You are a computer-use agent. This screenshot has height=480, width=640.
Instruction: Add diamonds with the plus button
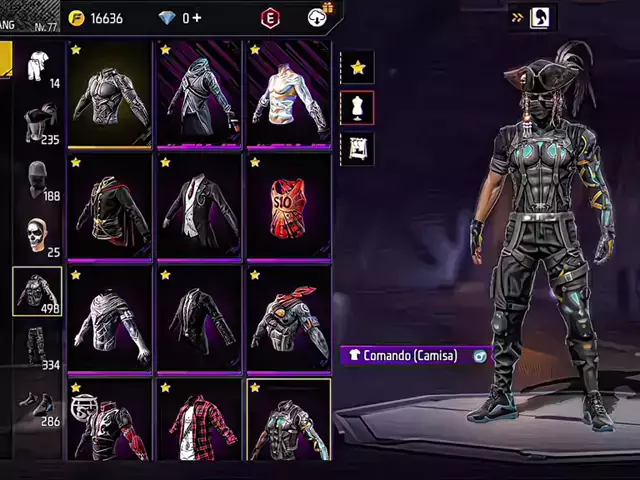pos(196,18)
